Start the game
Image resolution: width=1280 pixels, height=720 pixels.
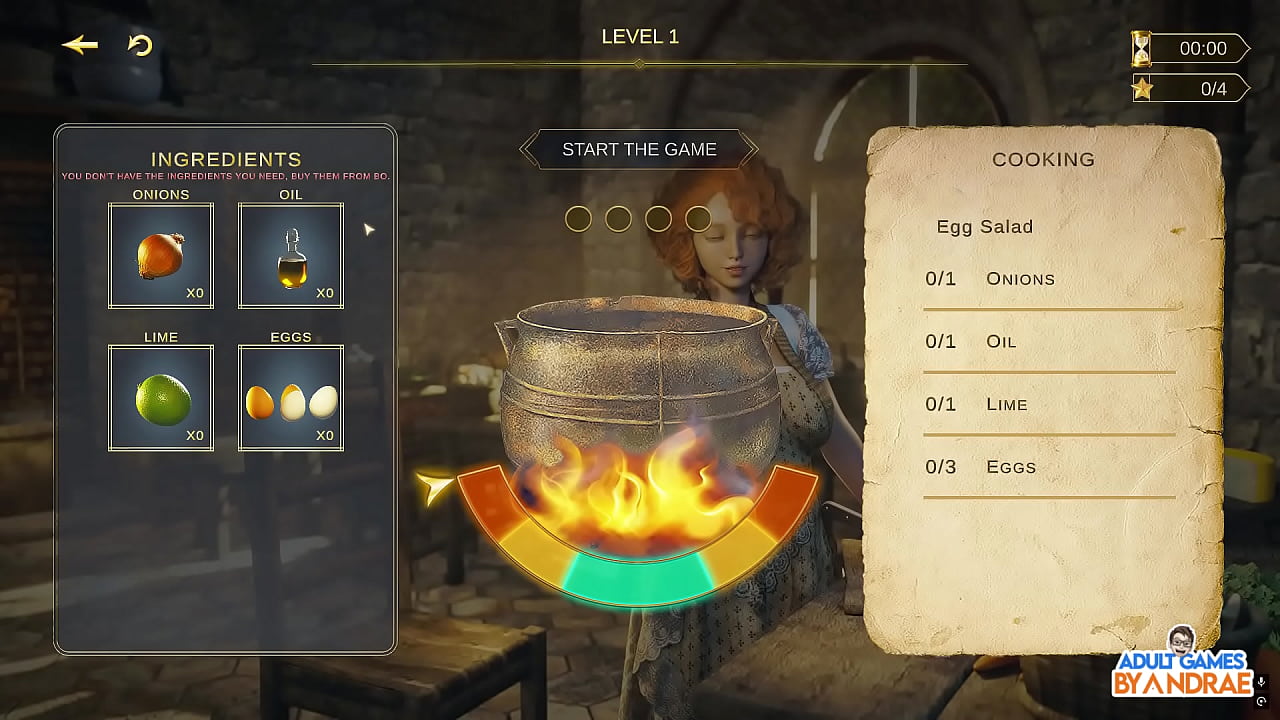click(x=639, y=150)
